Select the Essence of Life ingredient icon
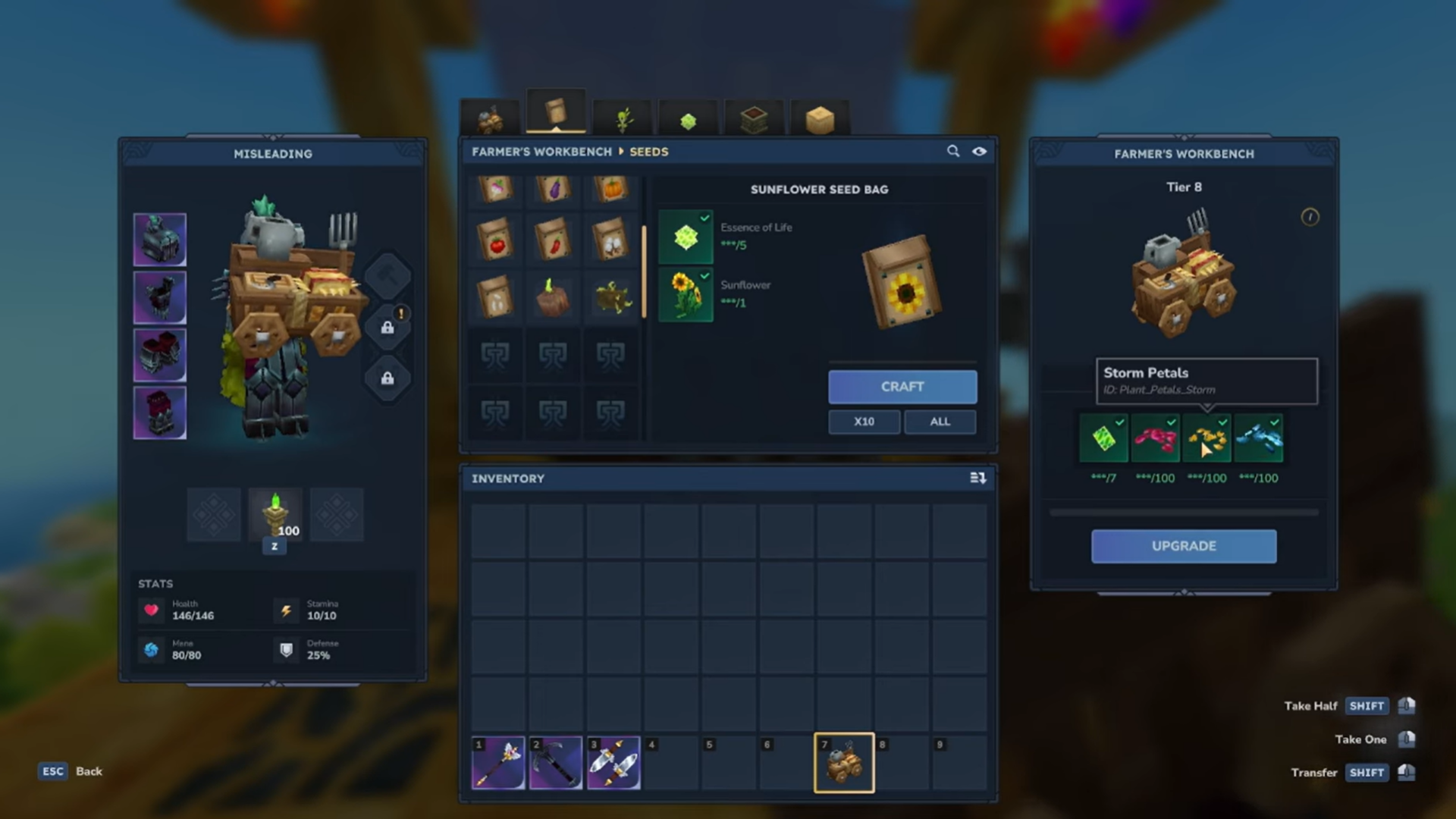This screenshot has width=1456, height=819. coord(686,235)
